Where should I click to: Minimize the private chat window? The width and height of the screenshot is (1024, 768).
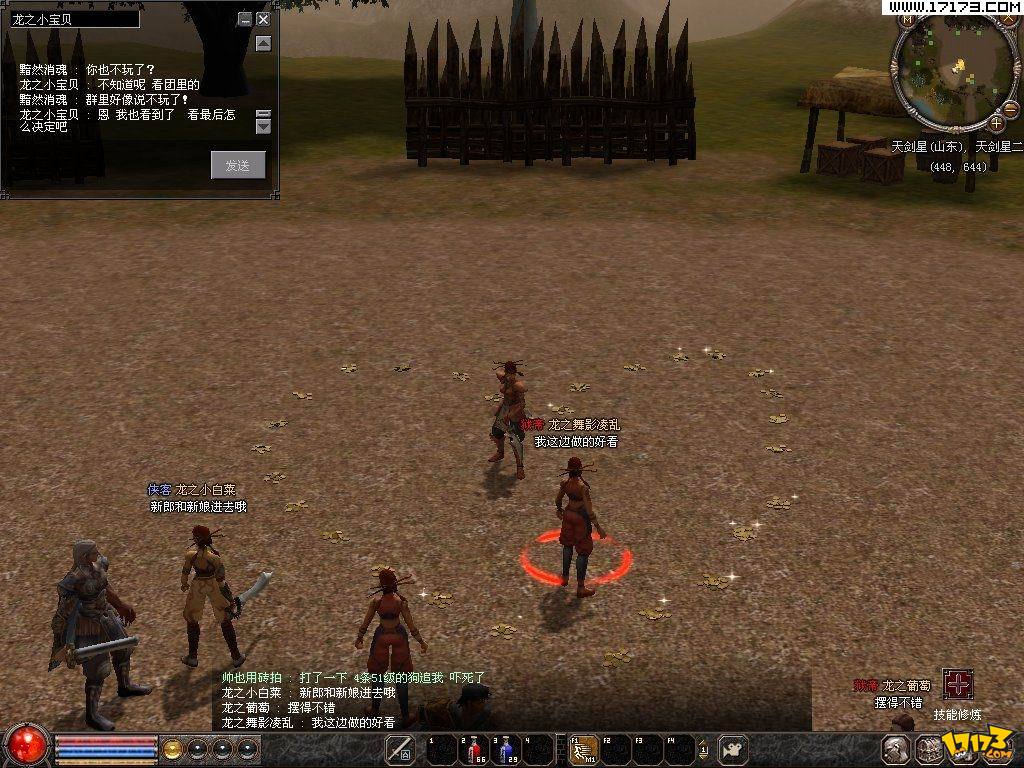245,19
